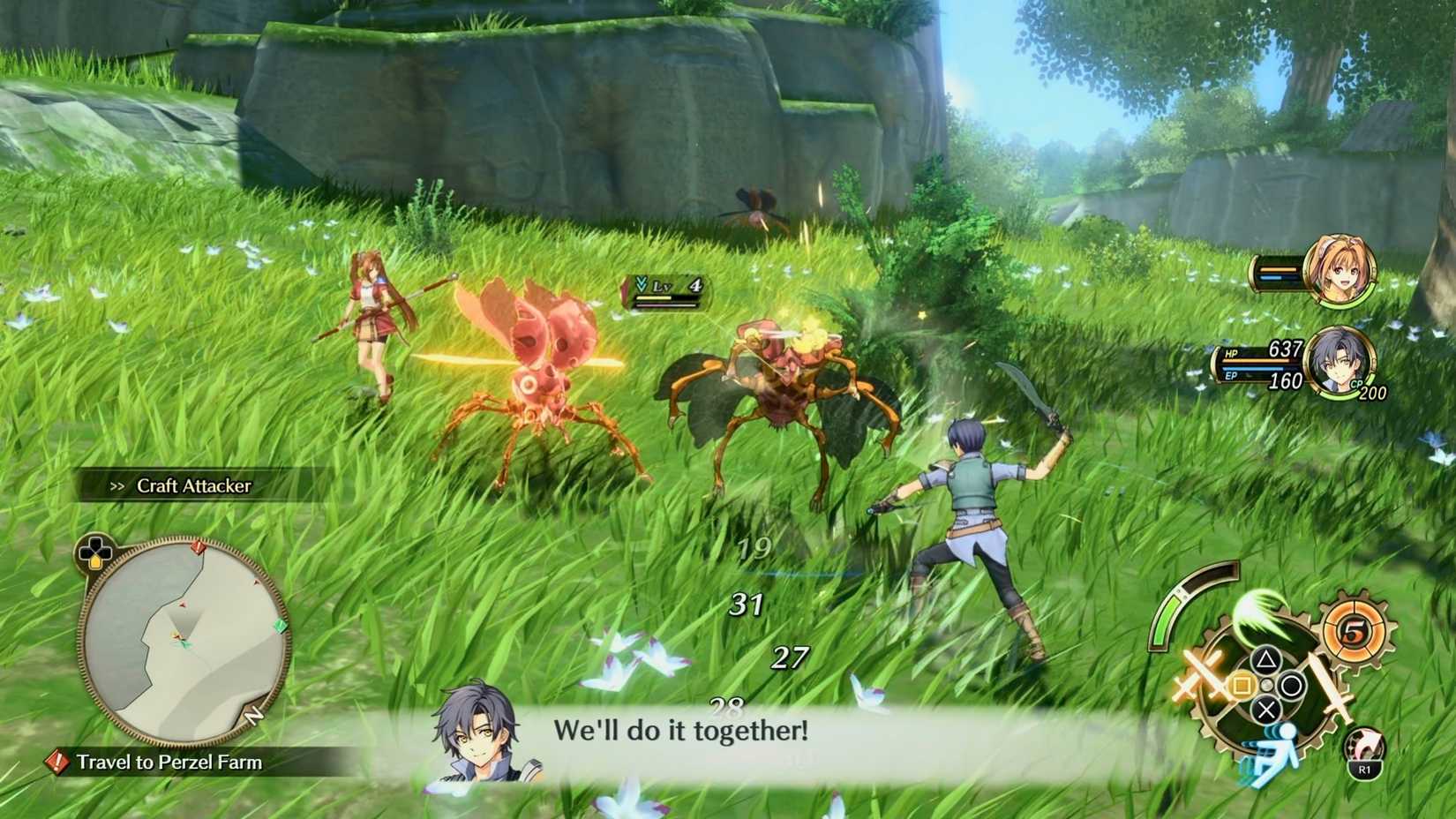Click the green feather art icon

click(1261, 614)
